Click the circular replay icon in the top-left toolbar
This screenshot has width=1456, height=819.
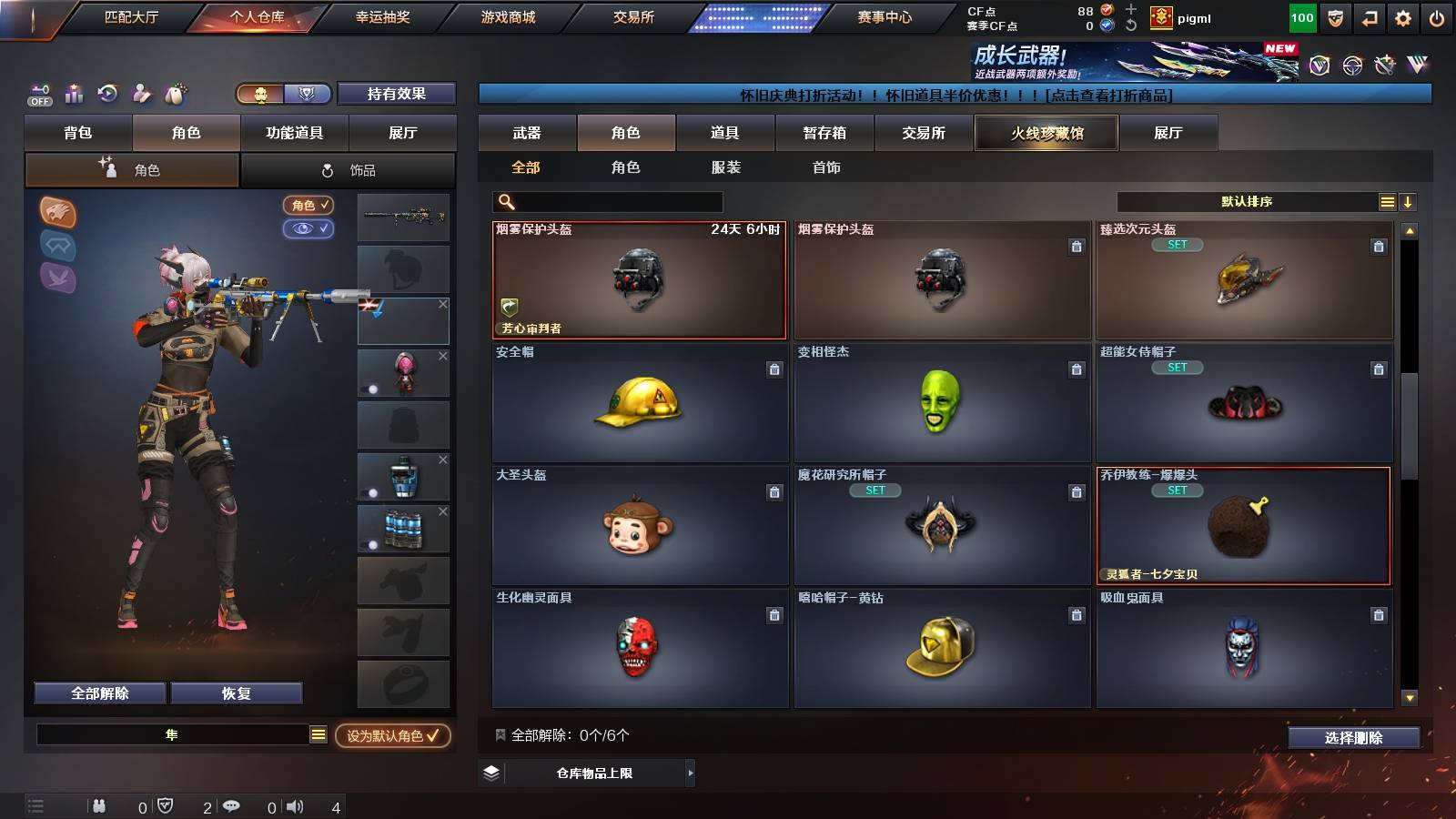tap(108, 94)
